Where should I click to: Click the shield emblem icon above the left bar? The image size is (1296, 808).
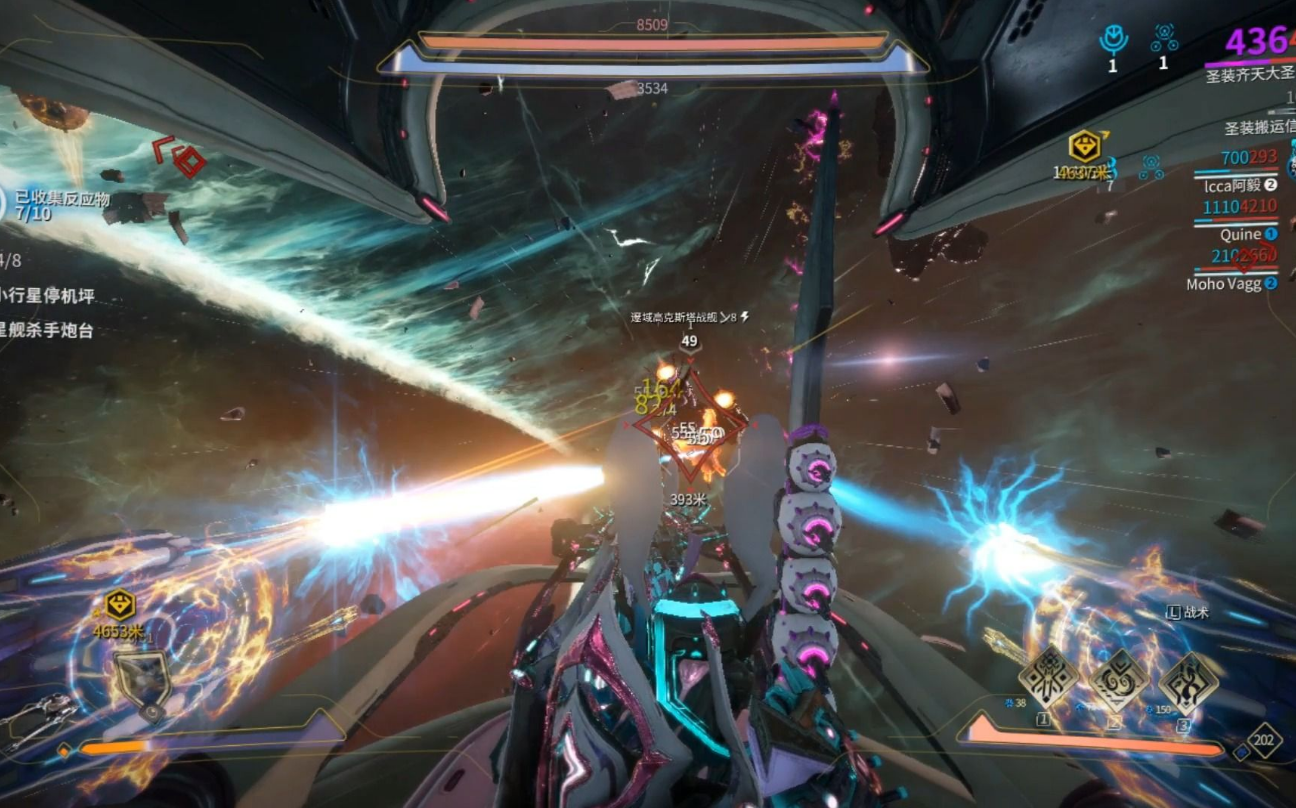(x=141, y=682)
